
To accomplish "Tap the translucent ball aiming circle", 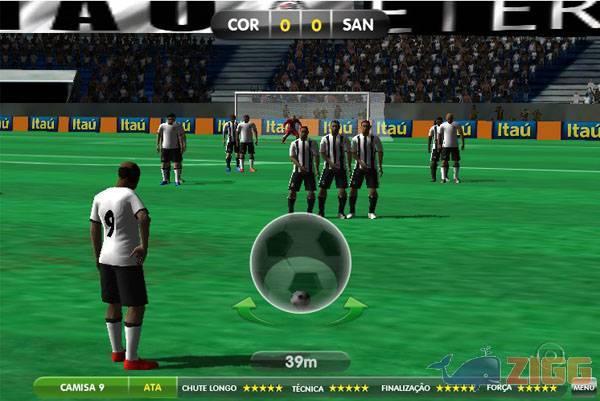I will click(x=300, y=262).
